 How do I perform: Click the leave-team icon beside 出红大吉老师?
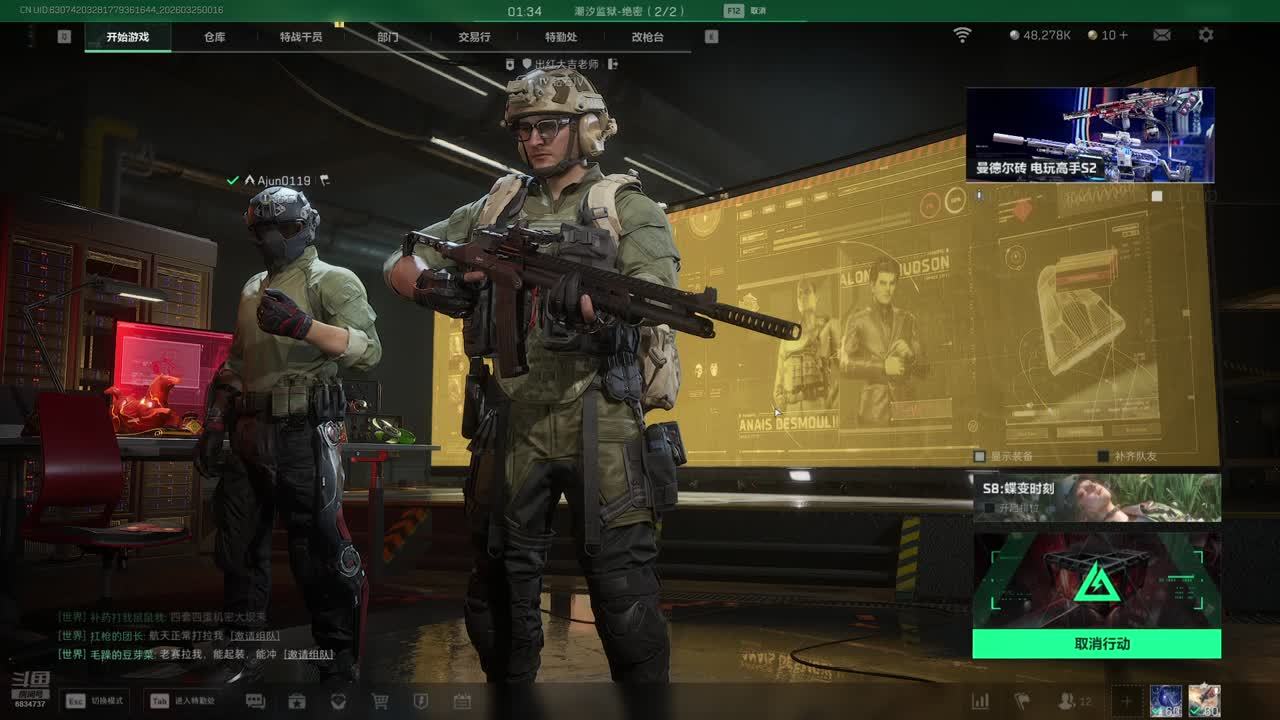point(613,64)
